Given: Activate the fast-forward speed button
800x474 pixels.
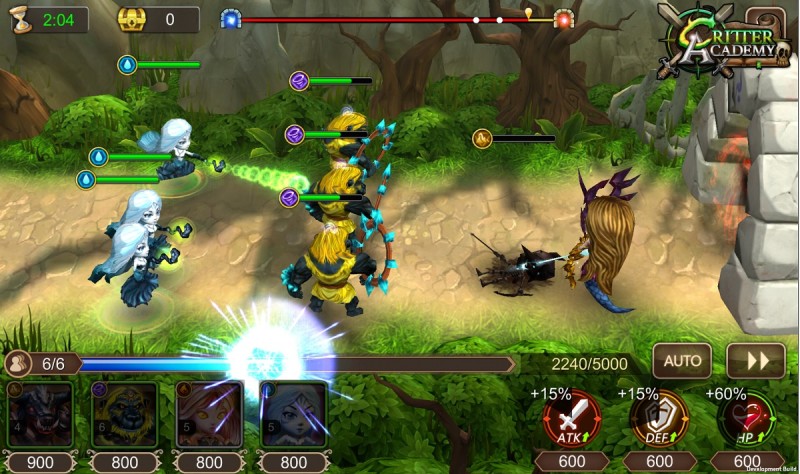Looking at the screenshot, I should 755,360.
